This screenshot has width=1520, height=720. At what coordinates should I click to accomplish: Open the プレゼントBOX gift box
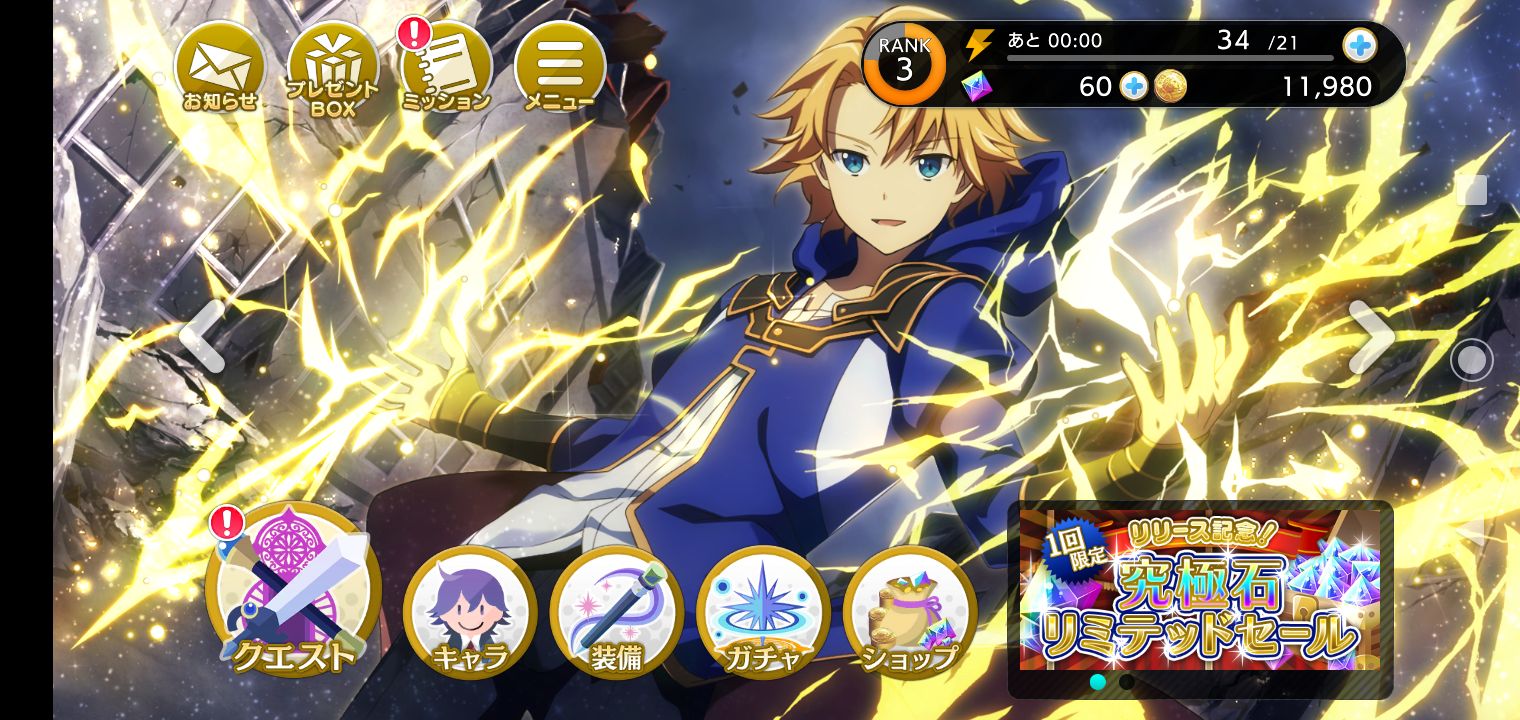coord(332,70)
